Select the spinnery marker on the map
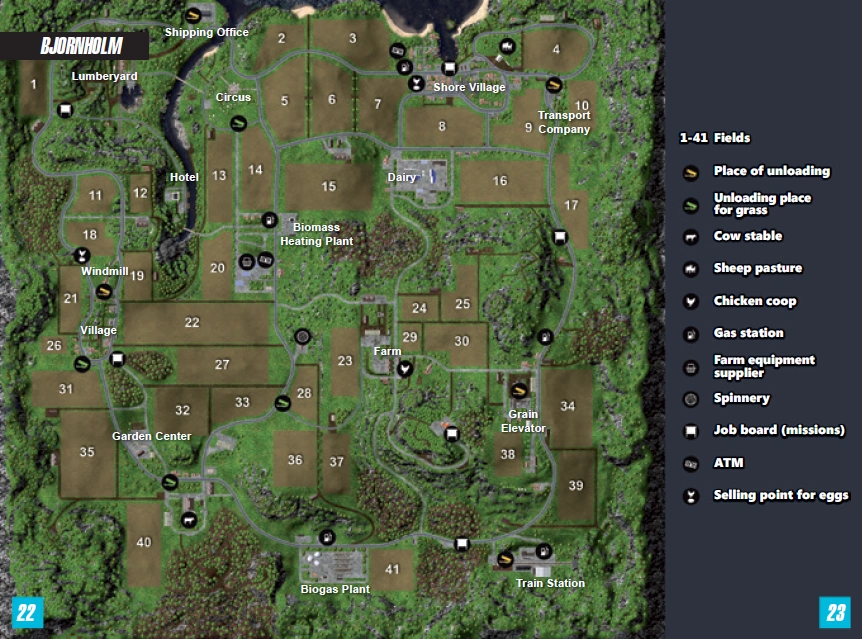Viewport: 862px width, 639px height. click(303, 338)
